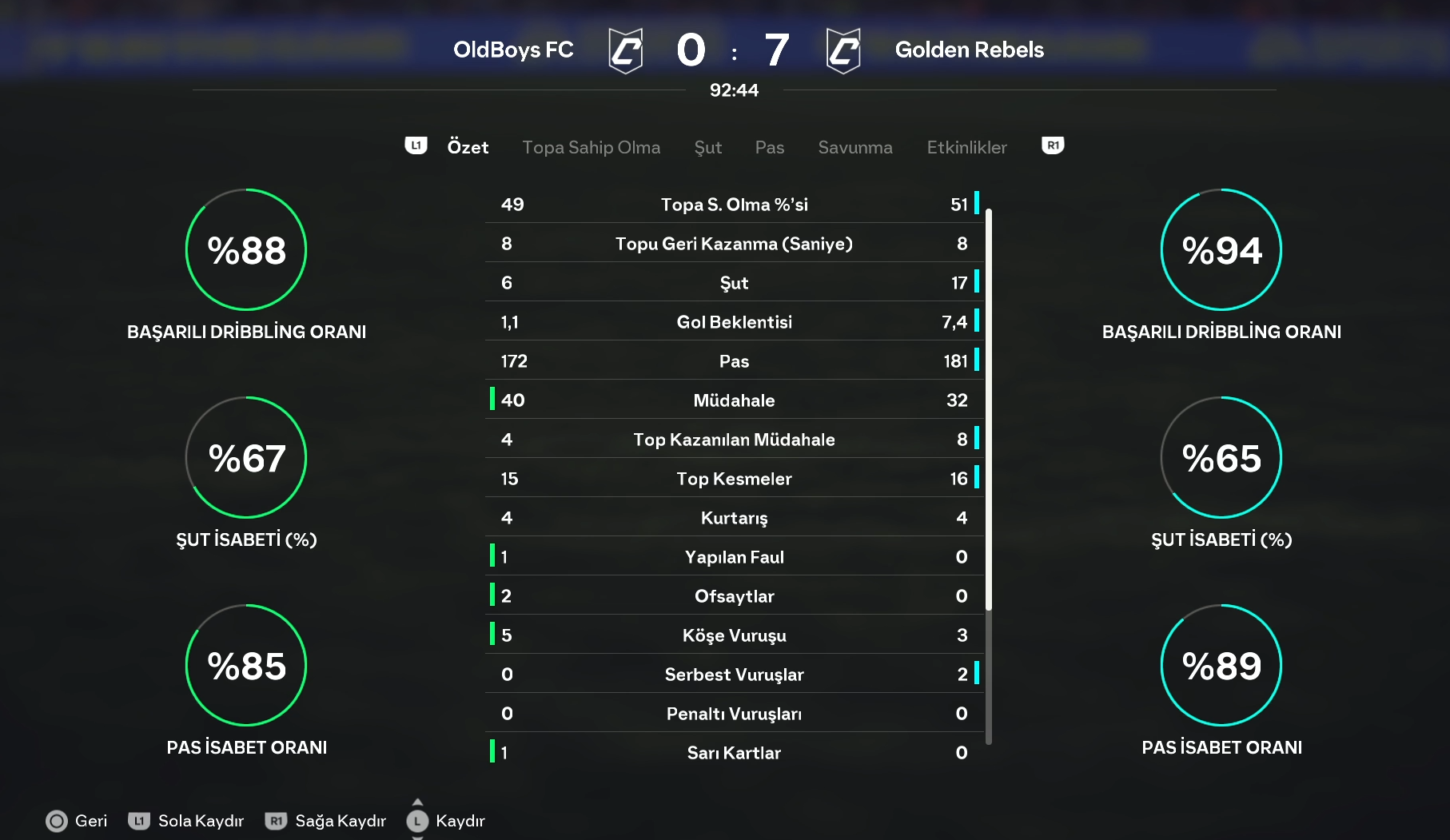Open the Topa Sahip Olma tab
1450x840 pixels.
pos(591,147)
